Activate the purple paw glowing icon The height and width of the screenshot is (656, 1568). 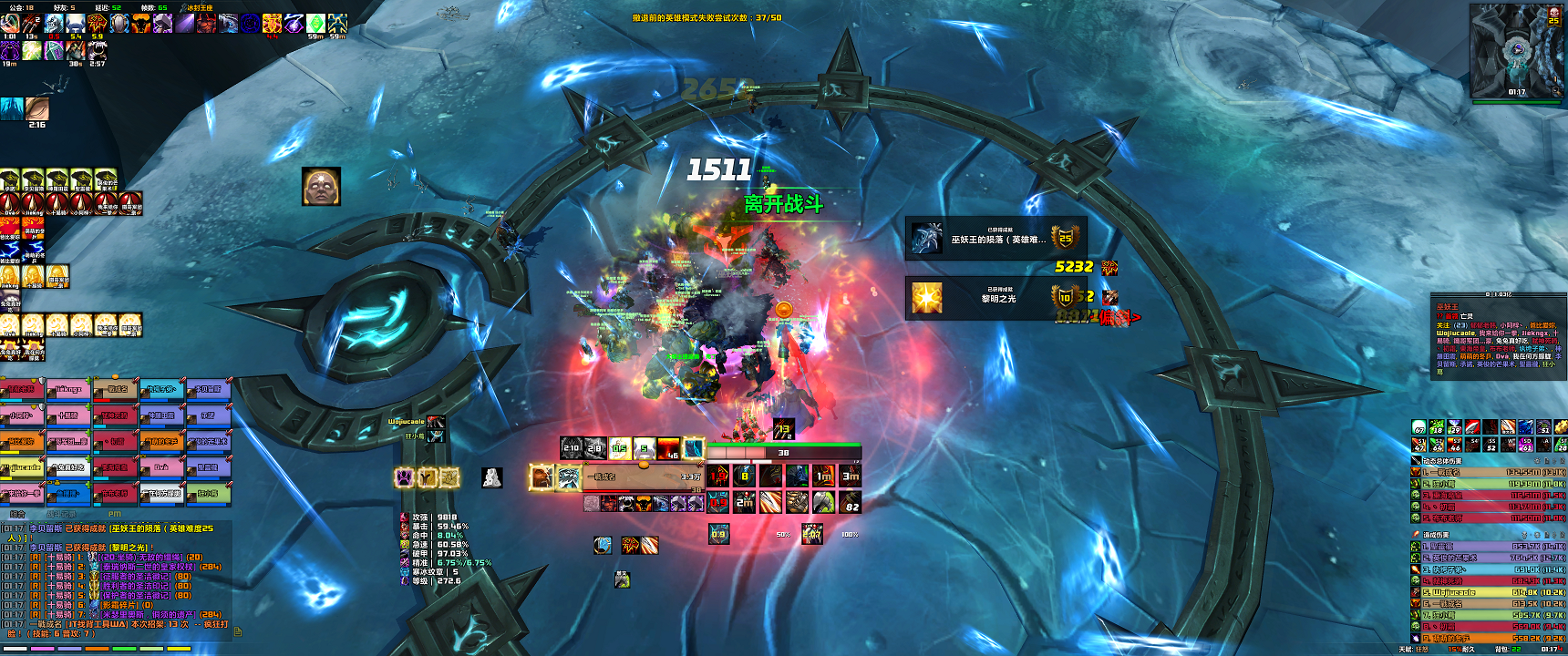click(404, 477)
